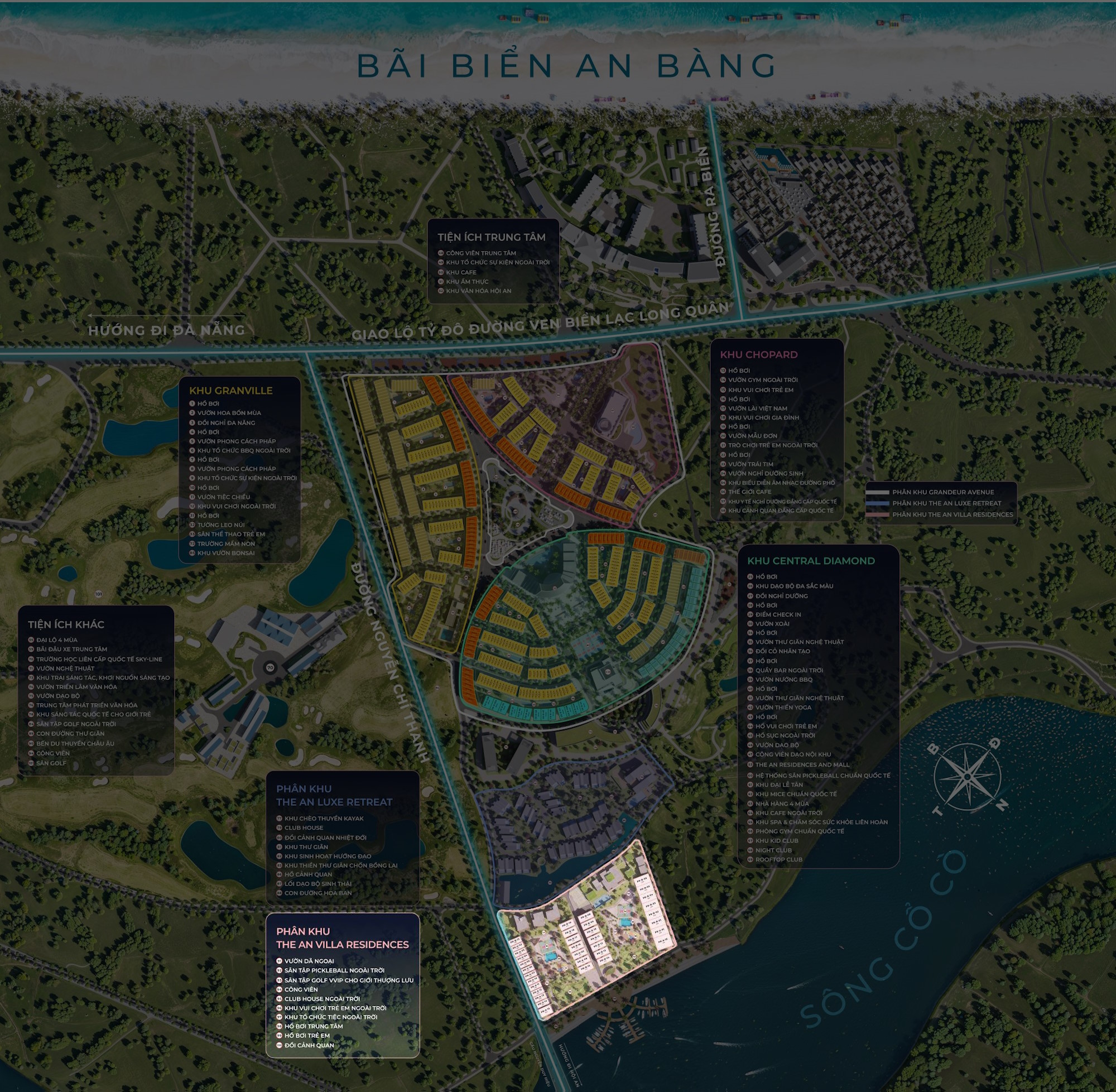Choose Vườn Lài Việt Nam in Chopard list

click(757, 408)
